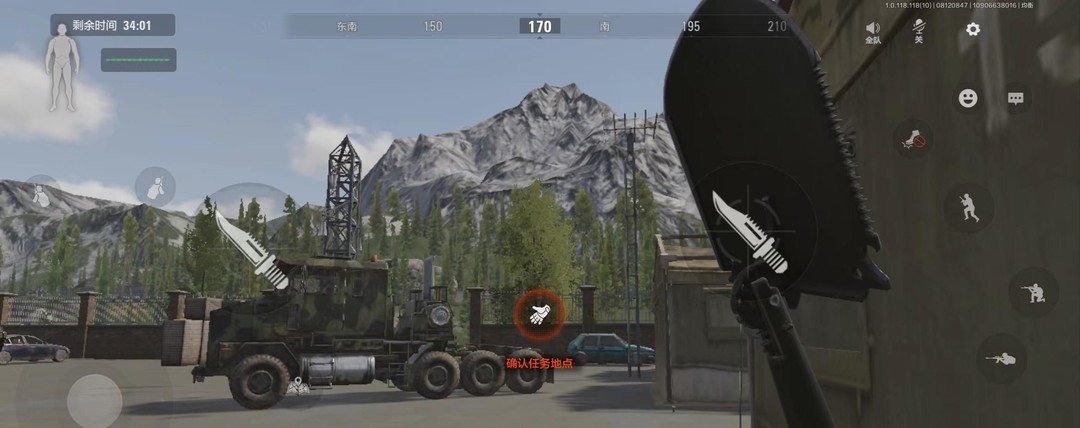Open the chat speech bubble
The image size is (1080, 428).
click(x=1016, y=98)
